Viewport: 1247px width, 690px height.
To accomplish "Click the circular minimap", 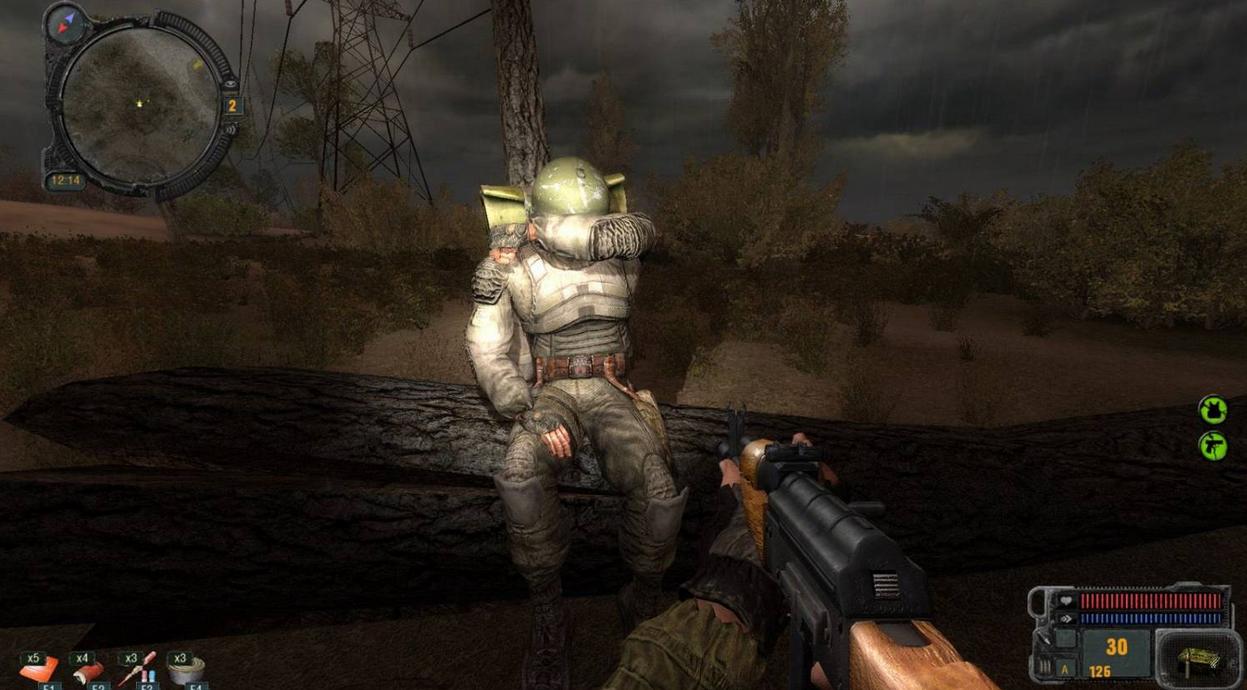I will (x=139, y=103).
